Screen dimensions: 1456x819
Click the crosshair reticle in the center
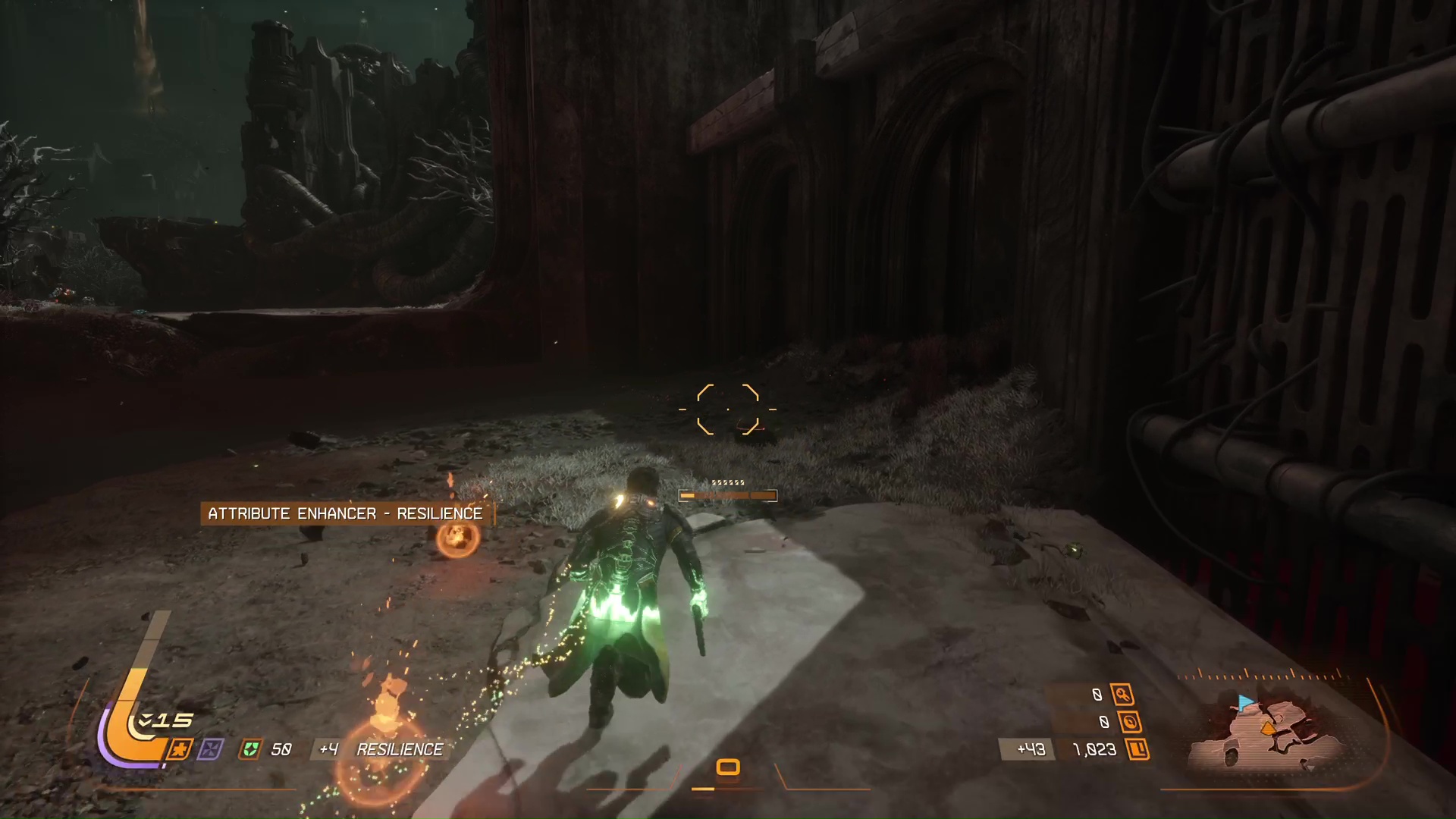[728, 409]
